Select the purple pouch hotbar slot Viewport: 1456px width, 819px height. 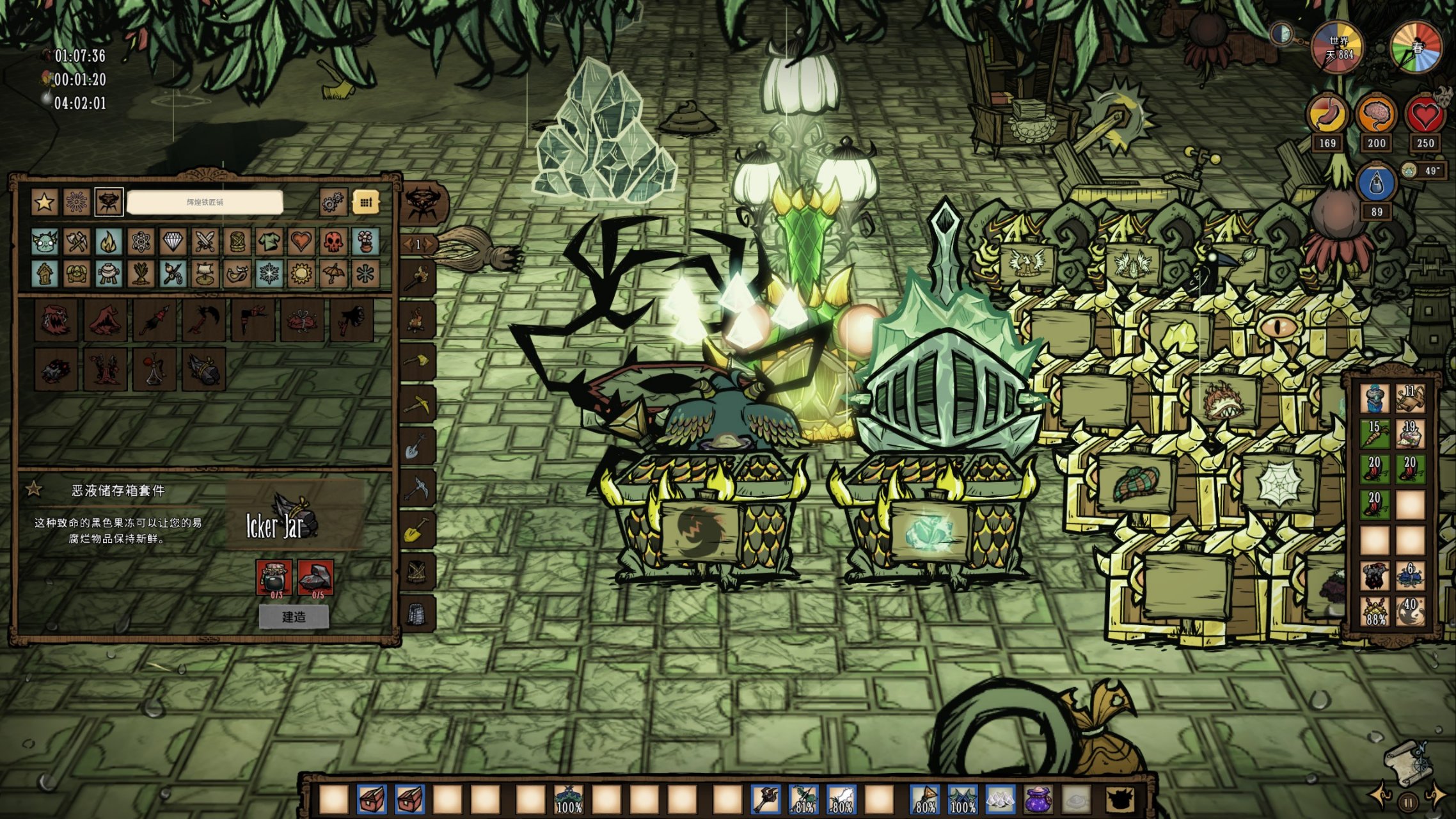click(x=1038, y=800)
